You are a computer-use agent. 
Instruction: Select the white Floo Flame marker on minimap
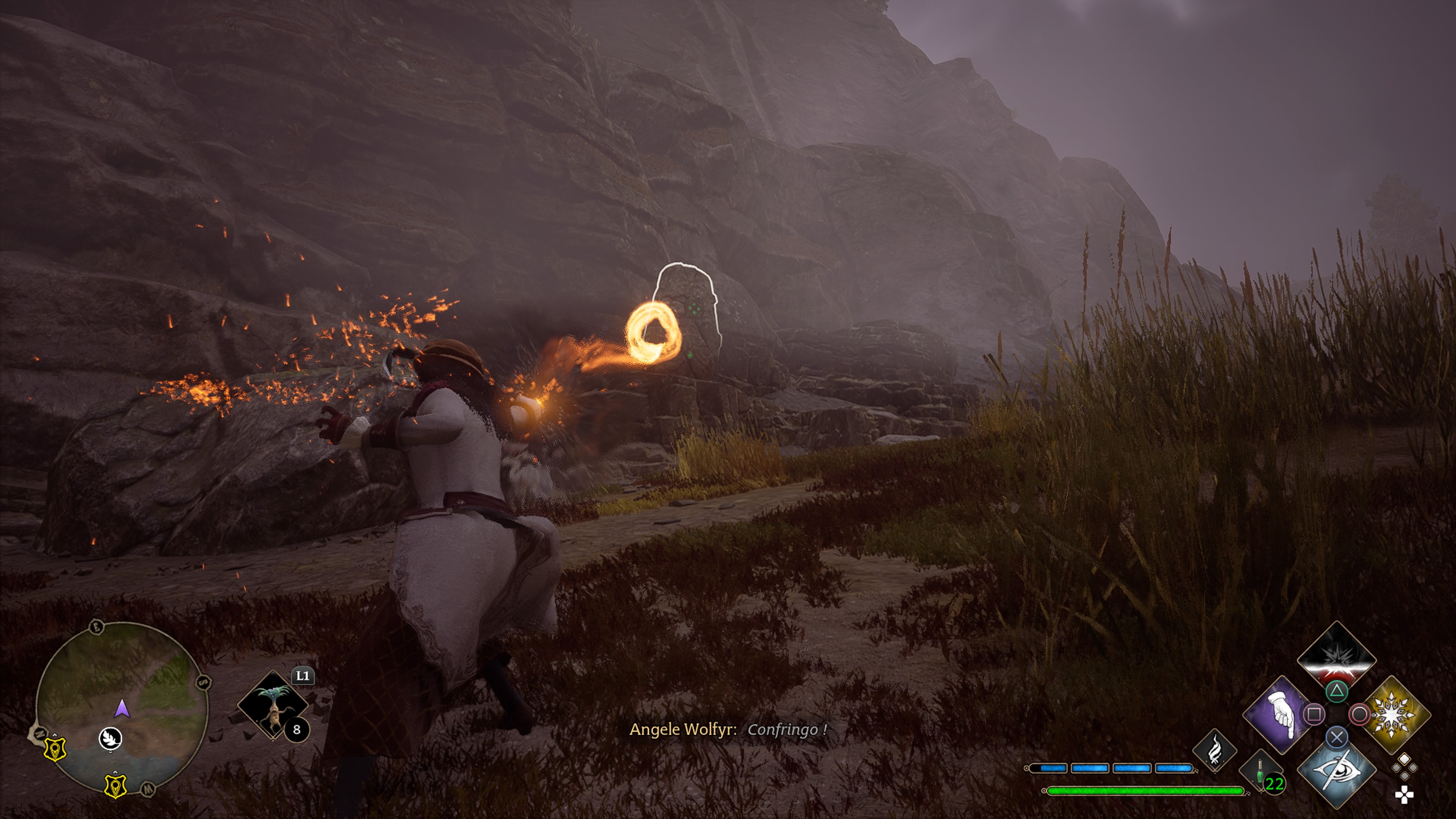110,738
